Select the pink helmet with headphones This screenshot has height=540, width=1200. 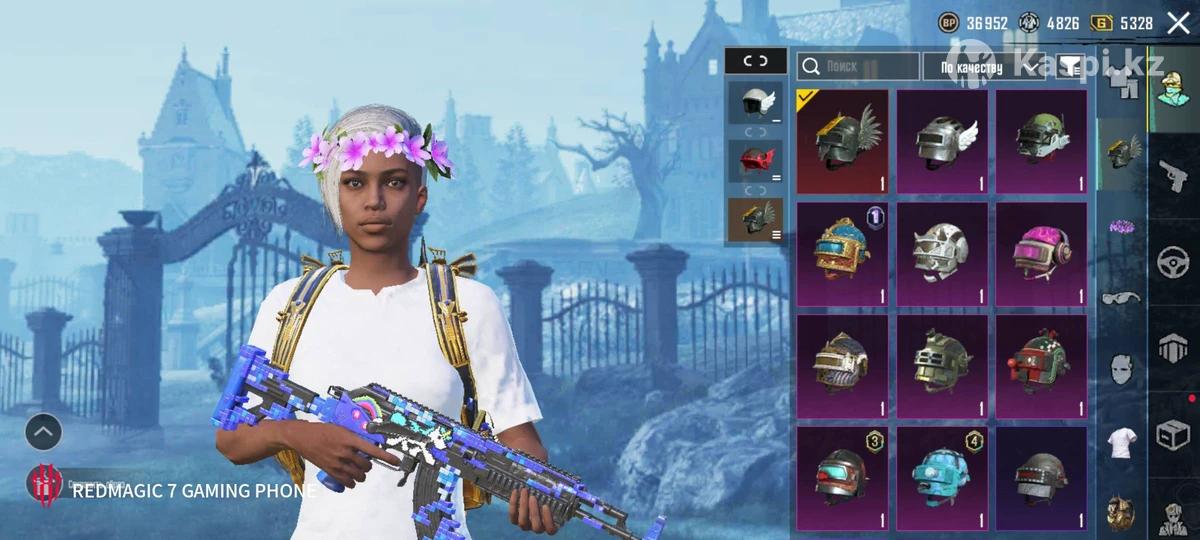click(x=1041, y=254)
